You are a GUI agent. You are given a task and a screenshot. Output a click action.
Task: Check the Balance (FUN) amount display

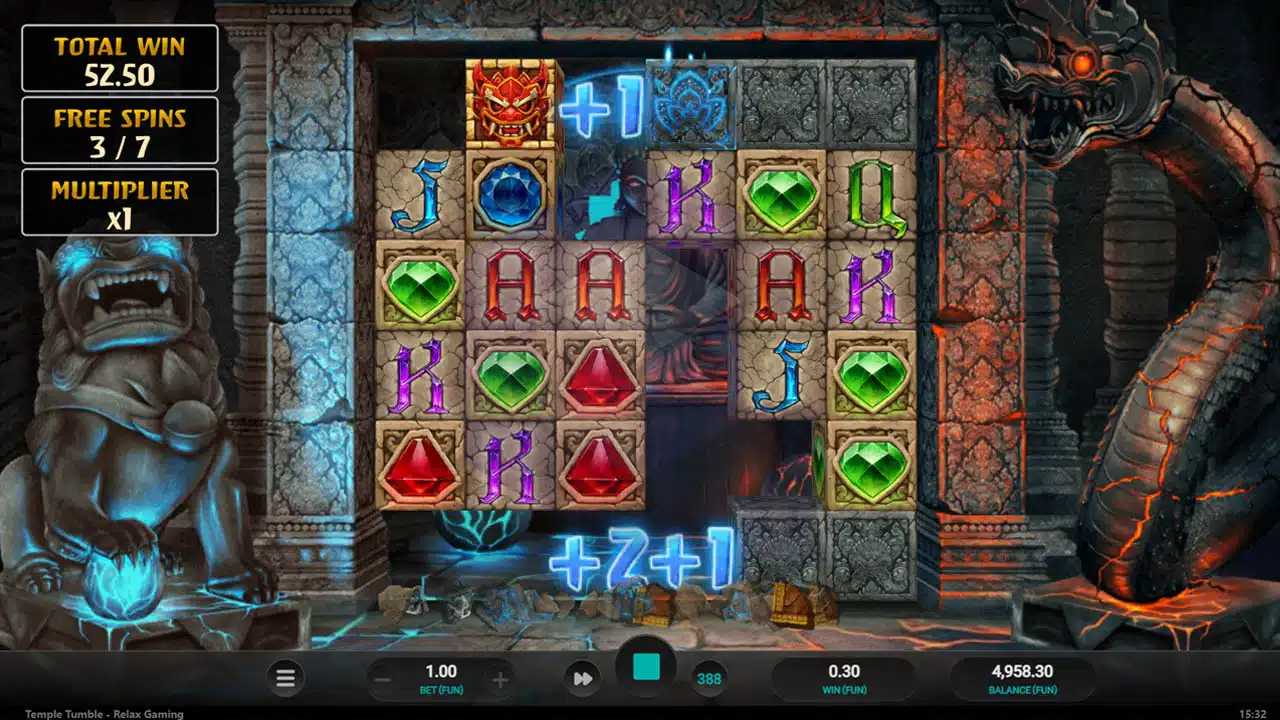tap(1023, 678)
